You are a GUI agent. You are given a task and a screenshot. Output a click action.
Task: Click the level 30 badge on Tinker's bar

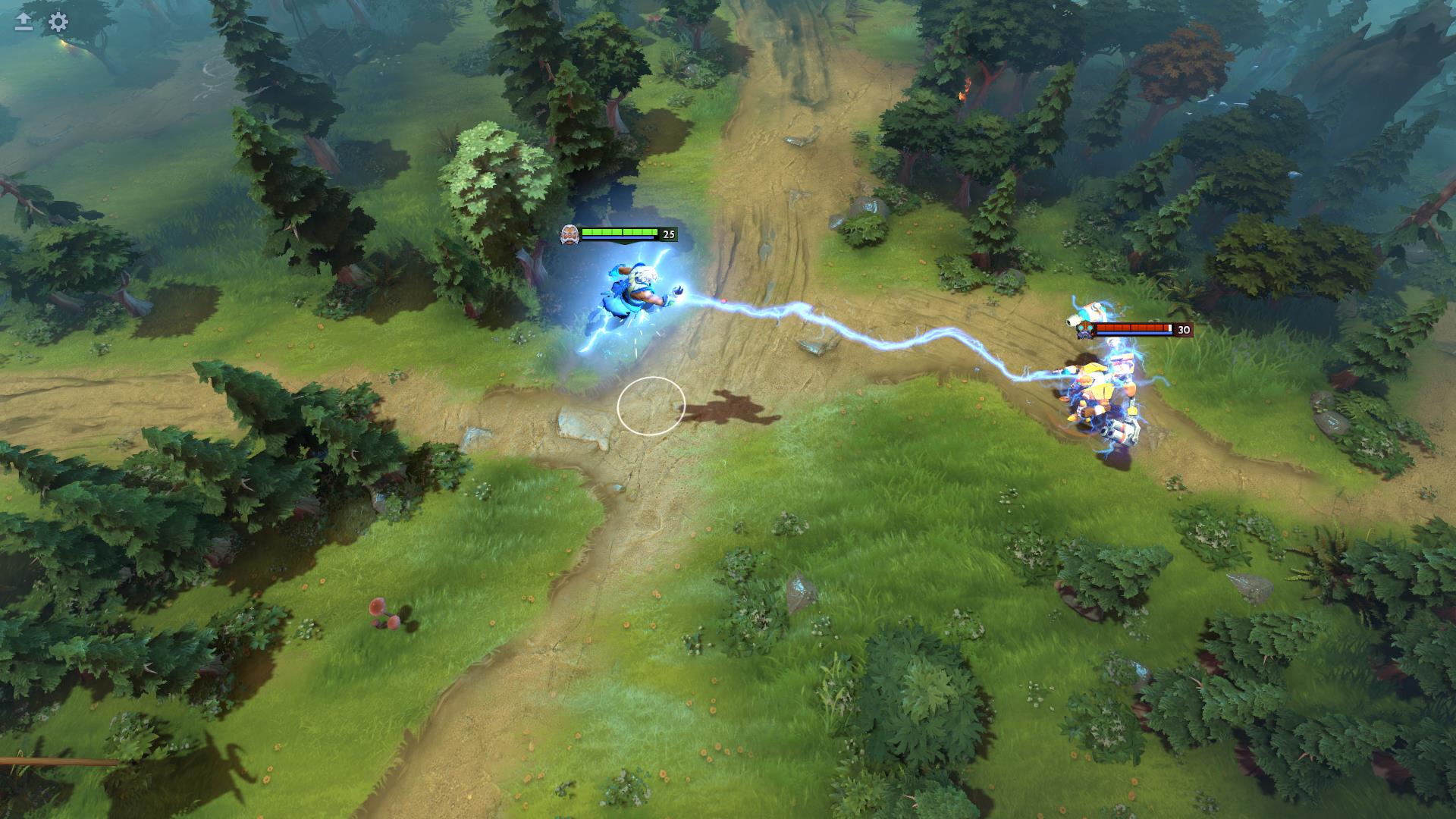point(1183,330)
